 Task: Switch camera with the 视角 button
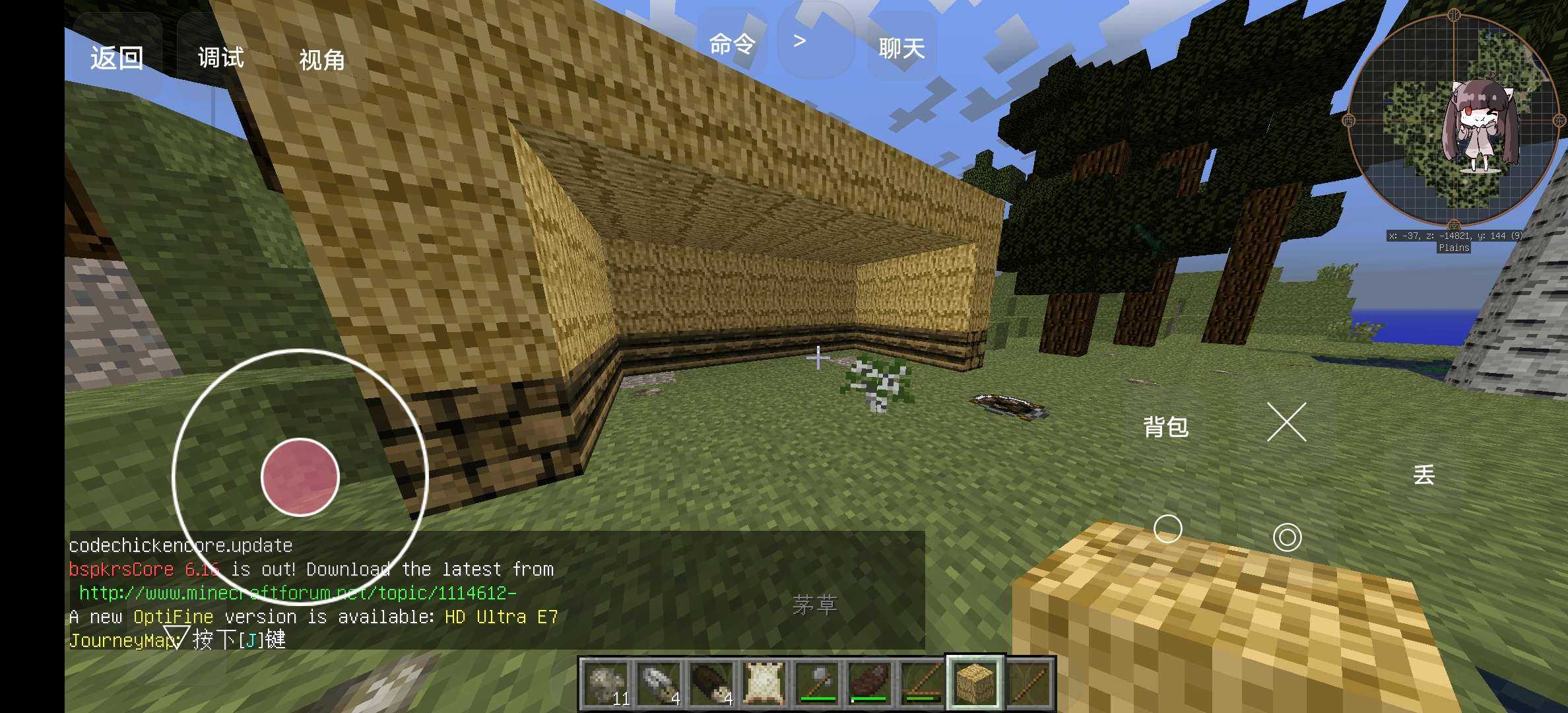(322, 60)
